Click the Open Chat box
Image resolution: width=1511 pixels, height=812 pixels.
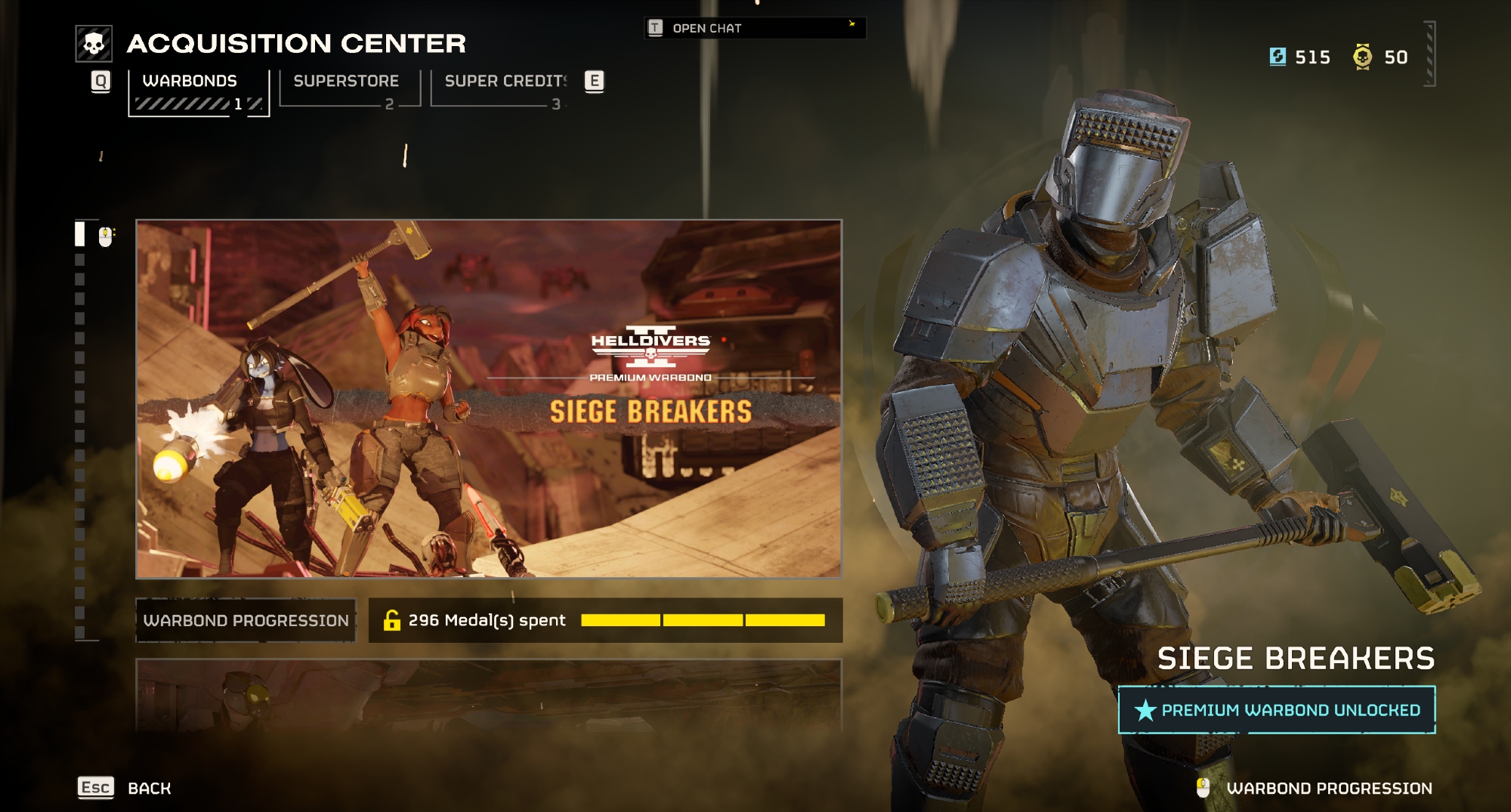pyautogui.click(x=754, y=28)
